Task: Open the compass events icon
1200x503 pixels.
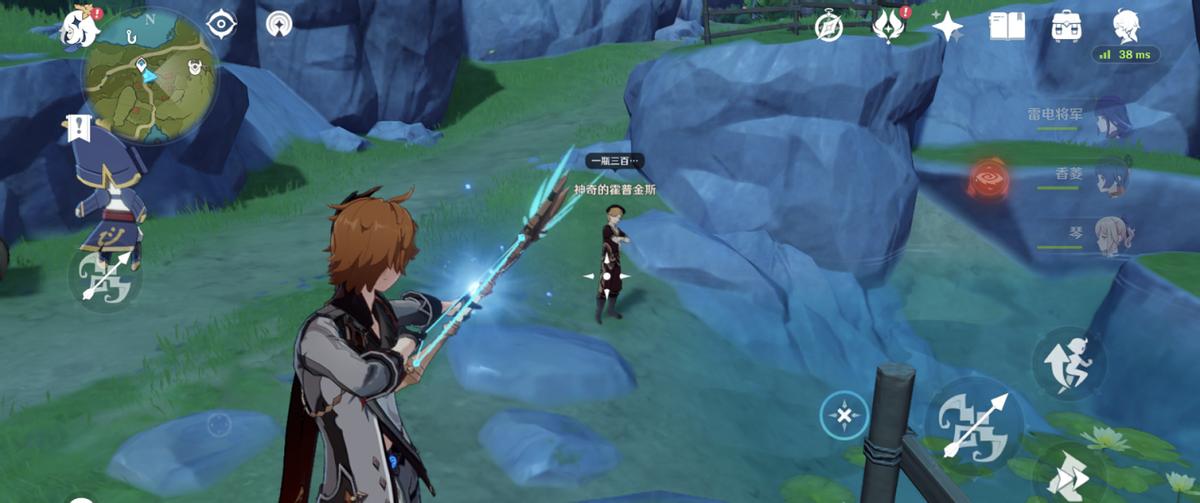Action: [x=828, y=26]
